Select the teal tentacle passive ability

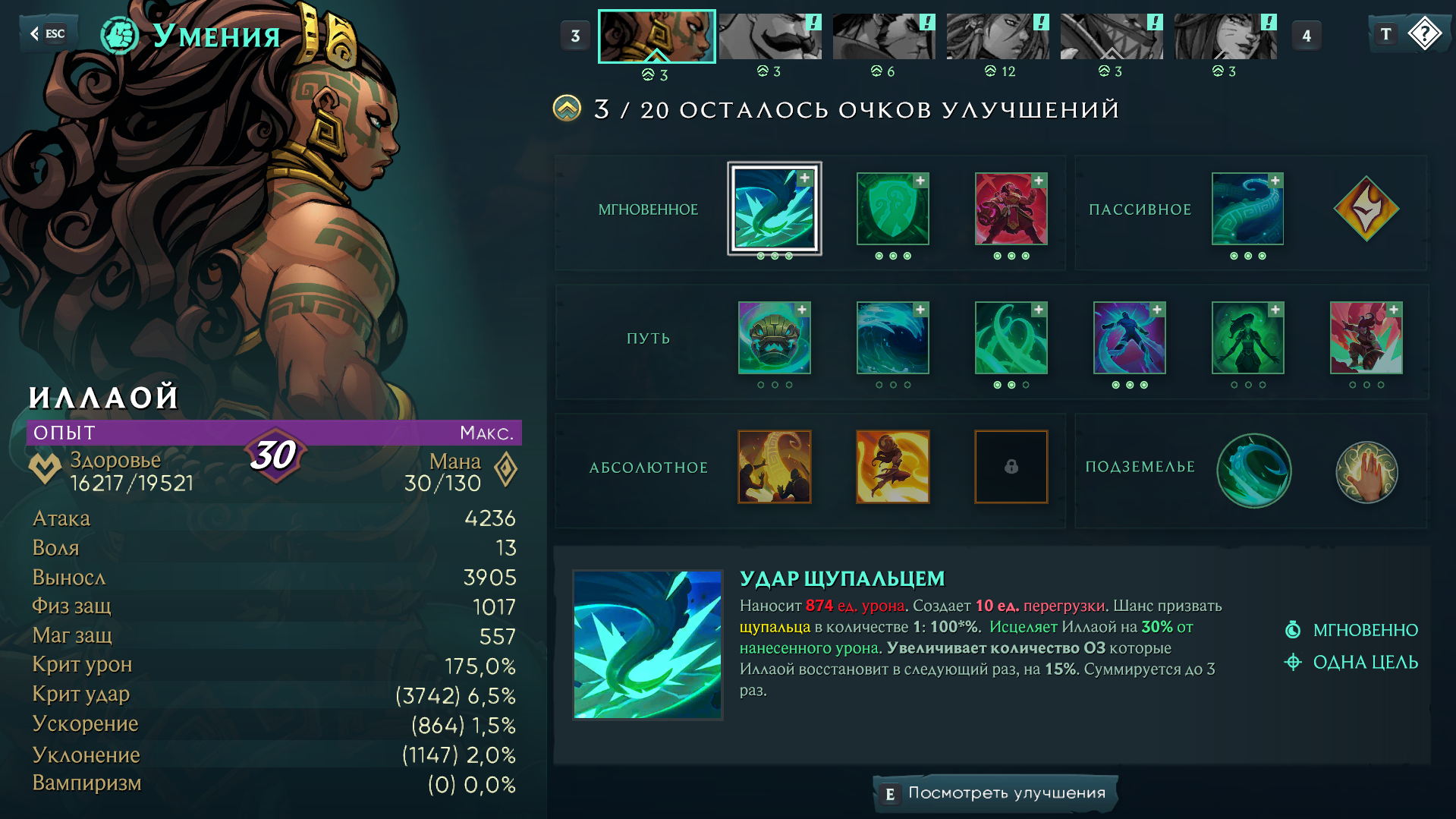[1247, 209]
